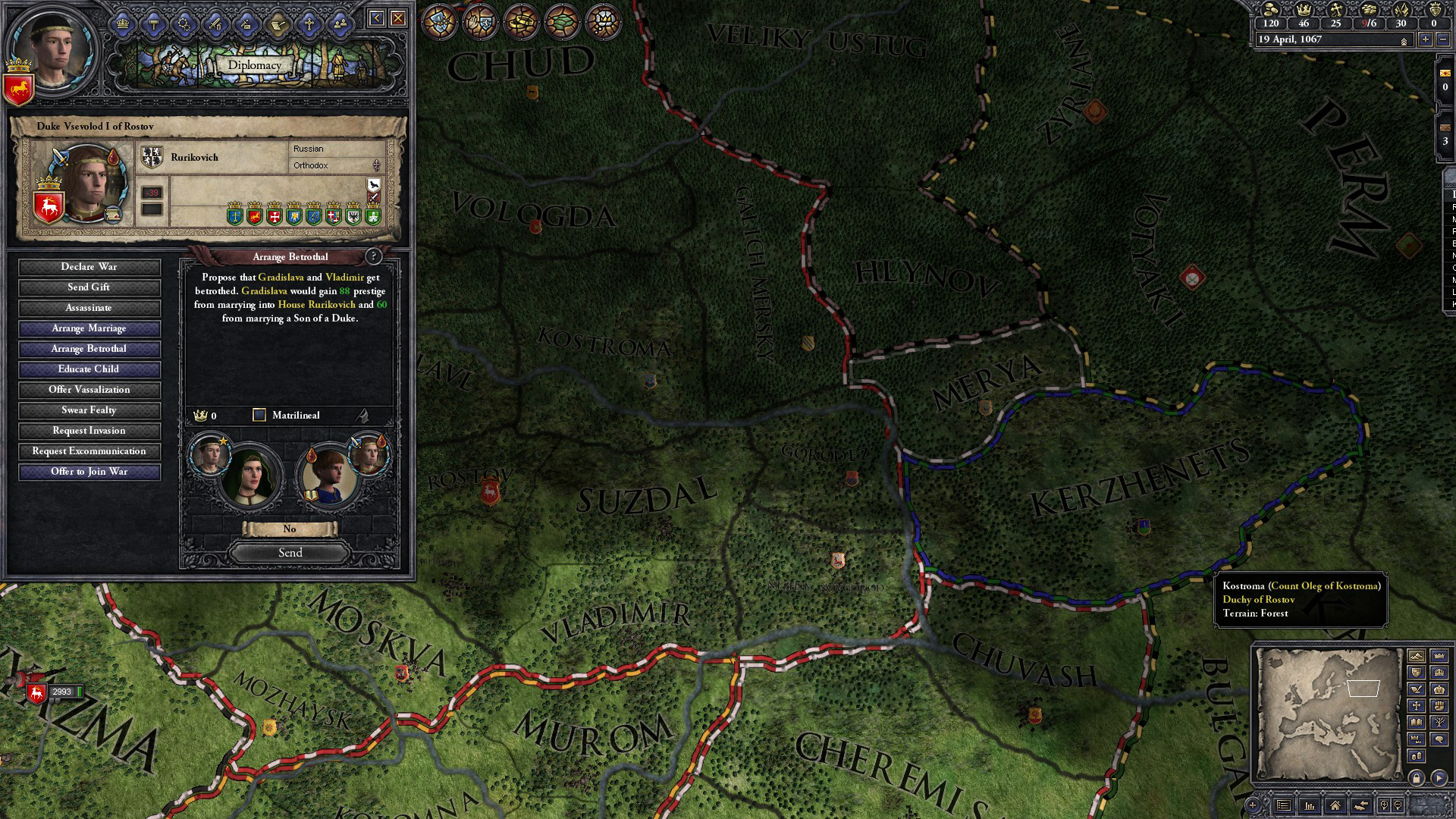Increase game speed with the plus button
Image resolution: width=1456 pixels, height=819 pixels.
click(1426, 39)
